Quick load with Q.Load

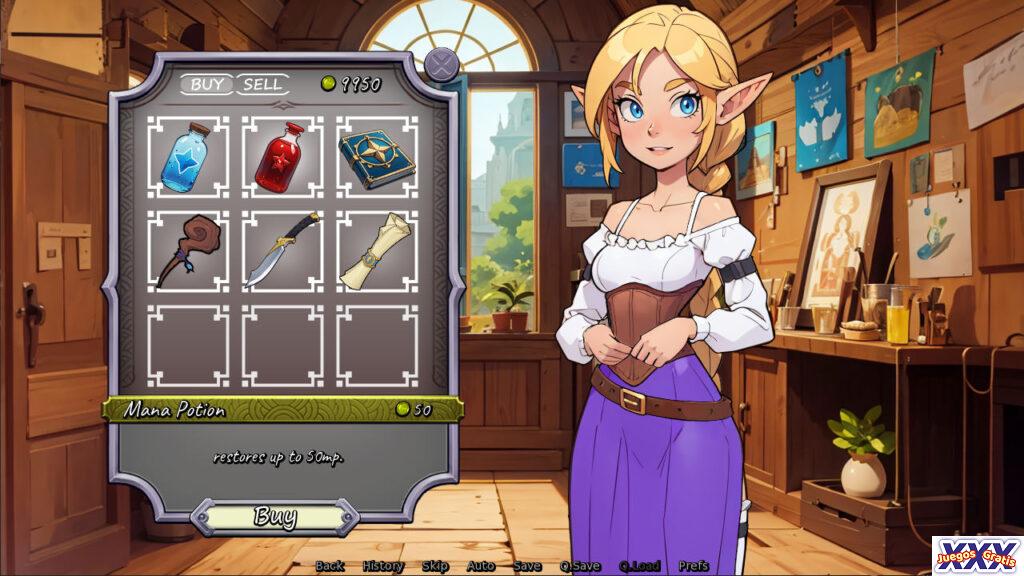(639, 566)
